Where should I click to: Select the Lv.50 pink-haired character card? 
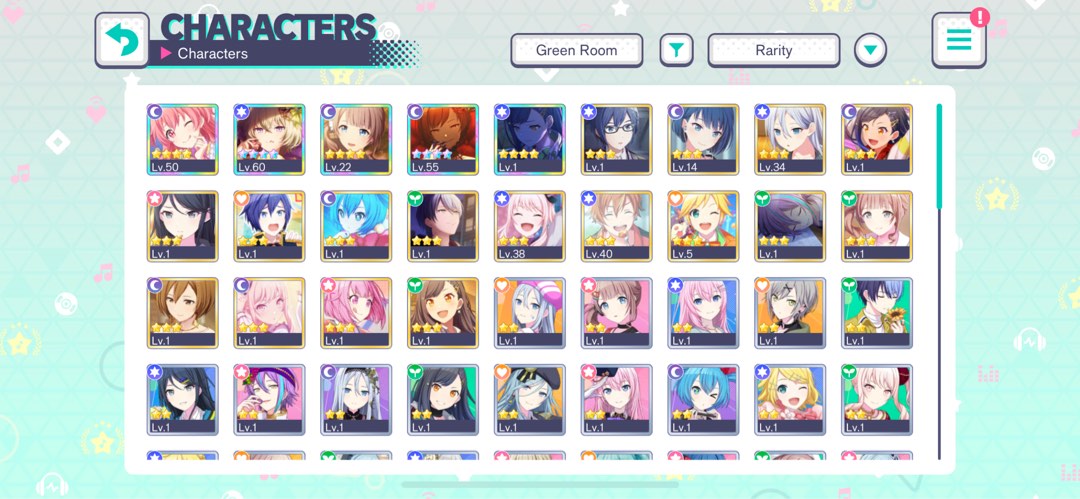pos(183,140)
